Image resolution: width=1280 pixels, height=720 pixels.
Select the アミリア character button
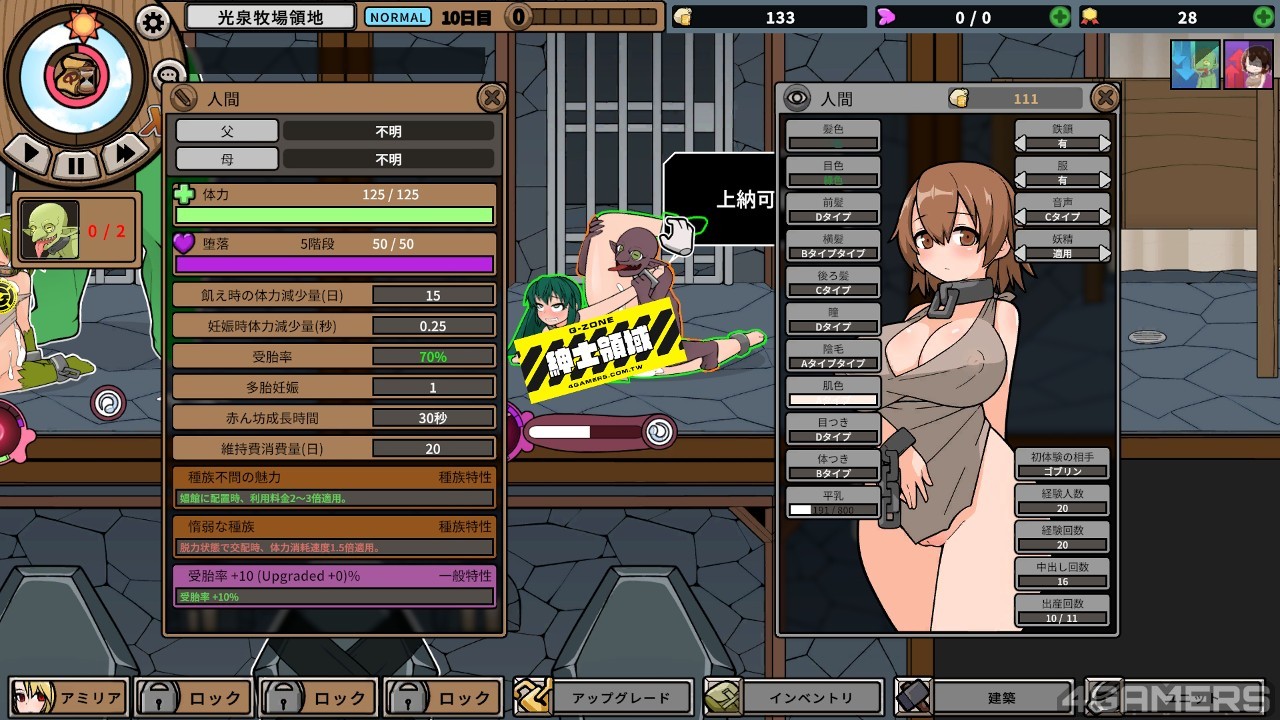point(70,697)
